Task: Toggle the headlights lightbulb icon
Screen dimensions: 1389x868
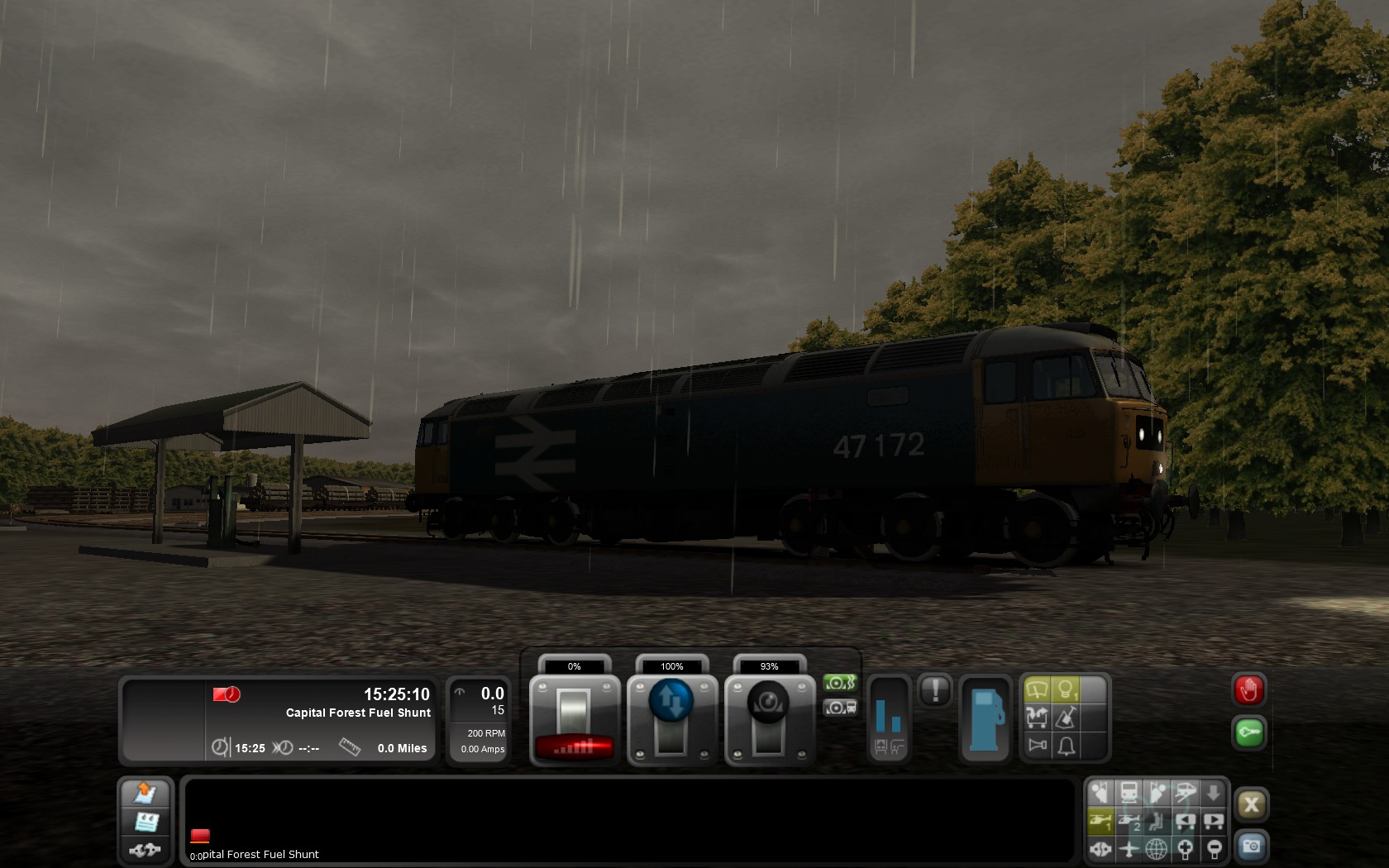Action: [x=1066, y=689]
